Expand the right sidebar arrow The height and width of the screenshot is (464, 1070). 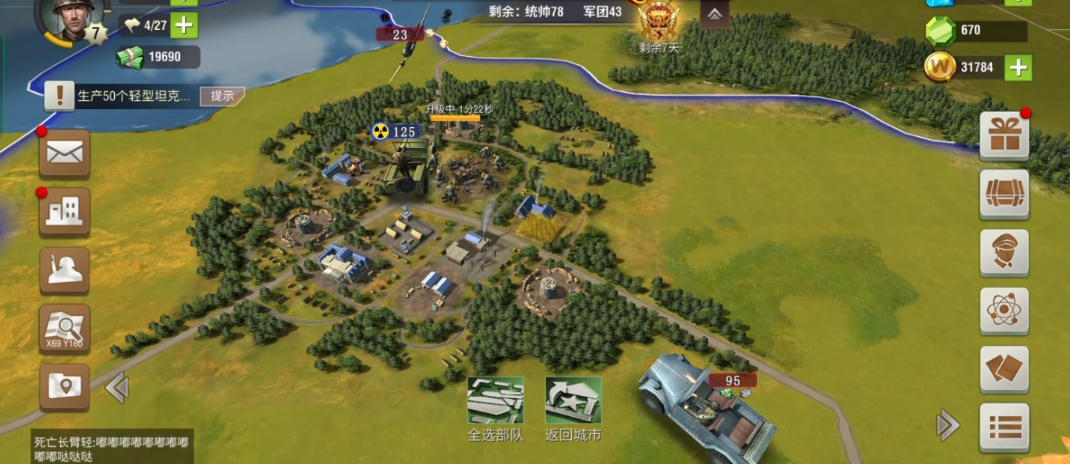pos(947,426)
